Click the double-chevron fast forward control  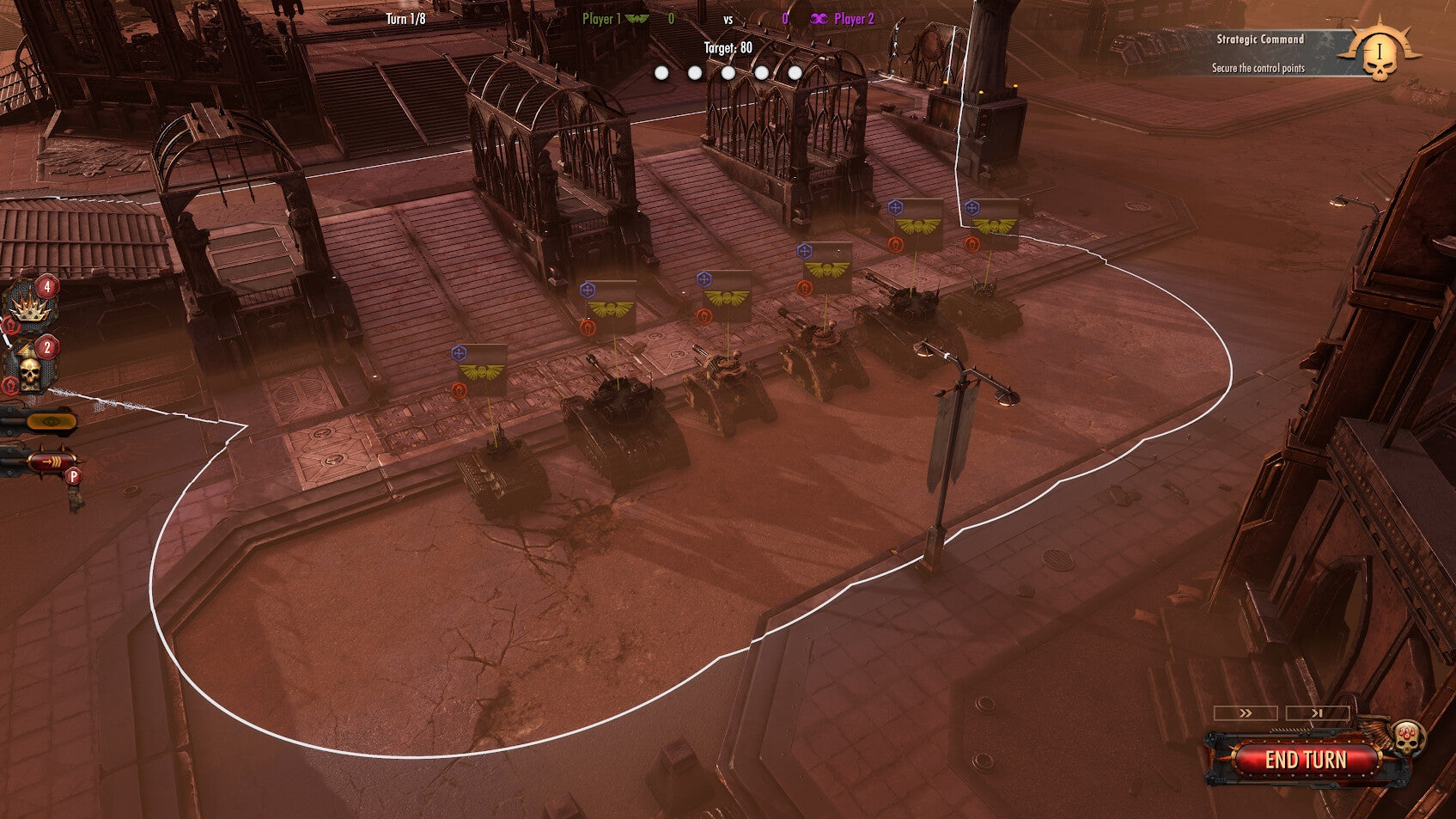[1246, 712]
